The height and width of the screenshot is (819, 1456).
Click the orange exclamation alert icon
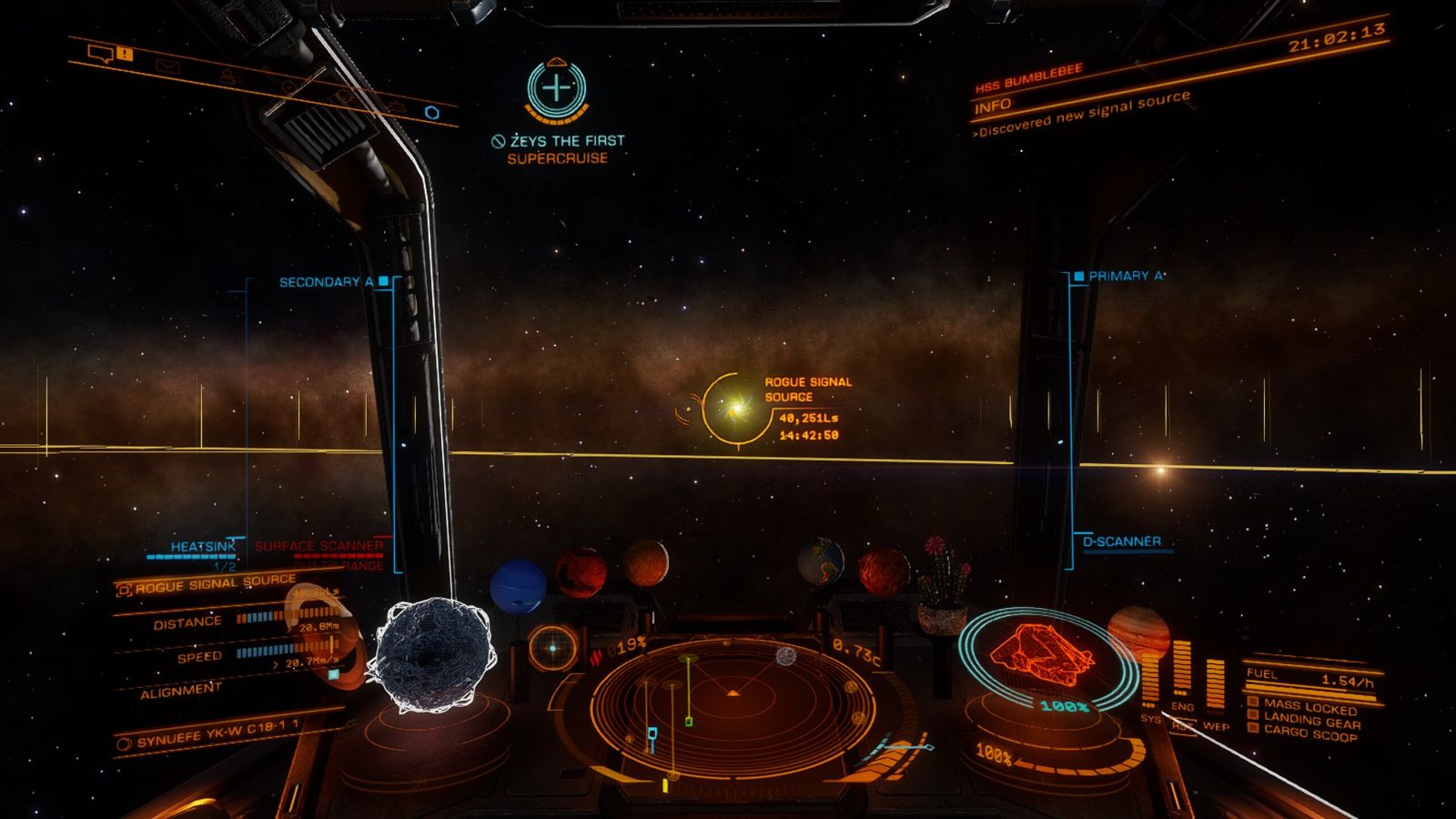125,55
